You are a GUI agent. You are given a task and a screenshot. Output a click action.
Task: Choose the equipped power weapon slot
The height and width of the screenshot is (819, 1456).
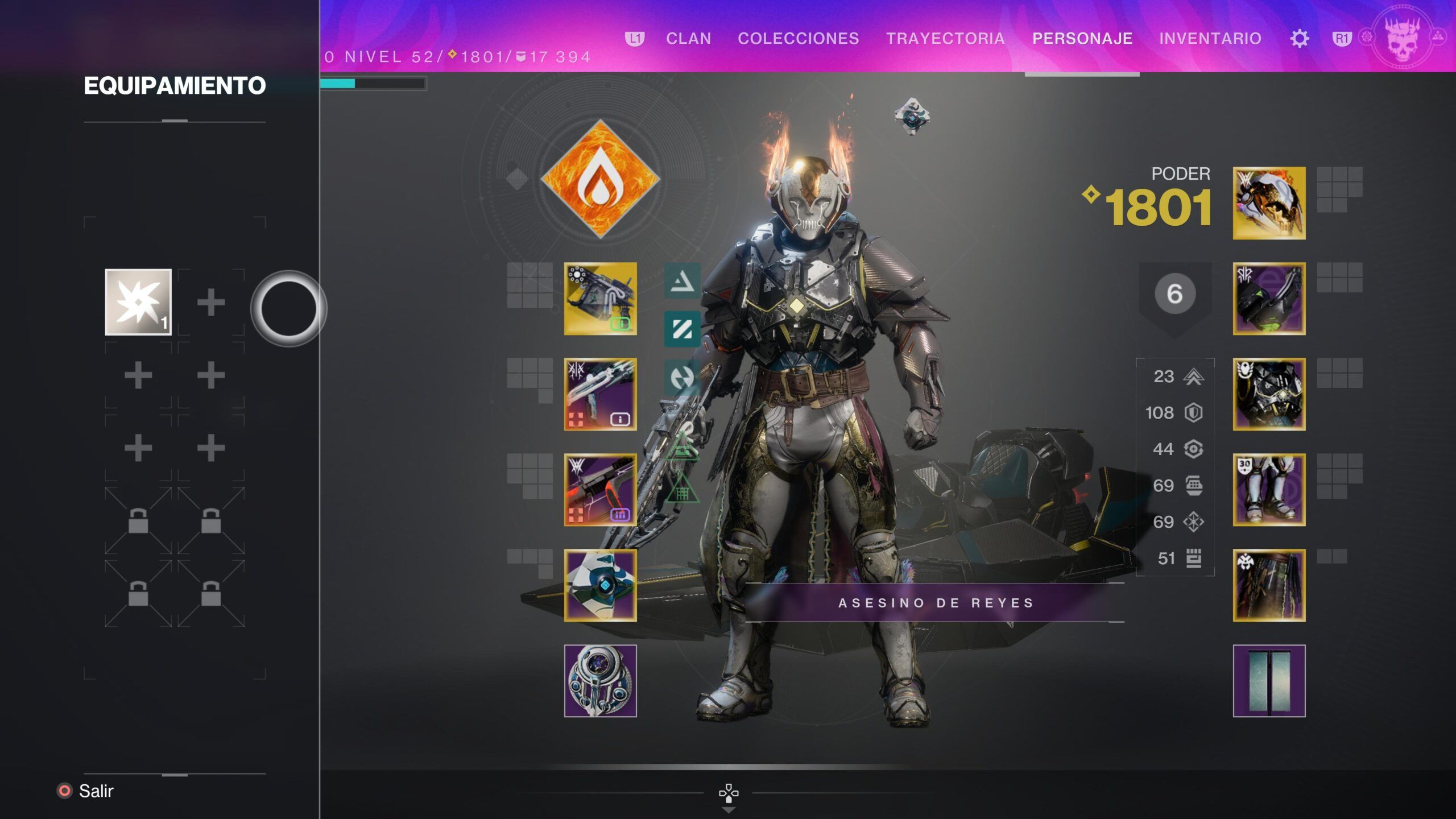(600, 490)
